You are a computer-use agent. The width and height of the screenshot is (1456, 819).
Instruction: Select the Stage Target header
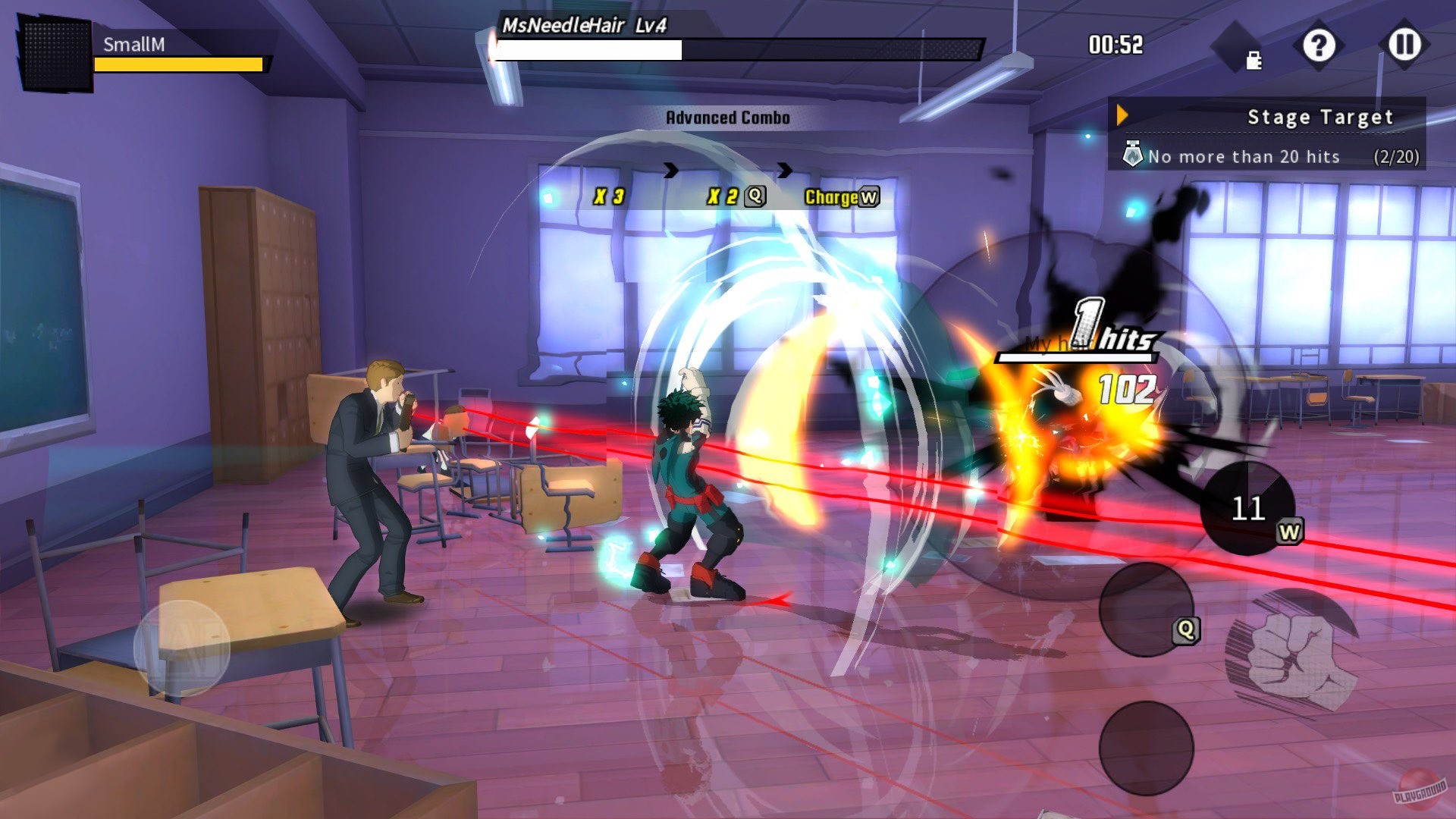(x=1322, y=117)
